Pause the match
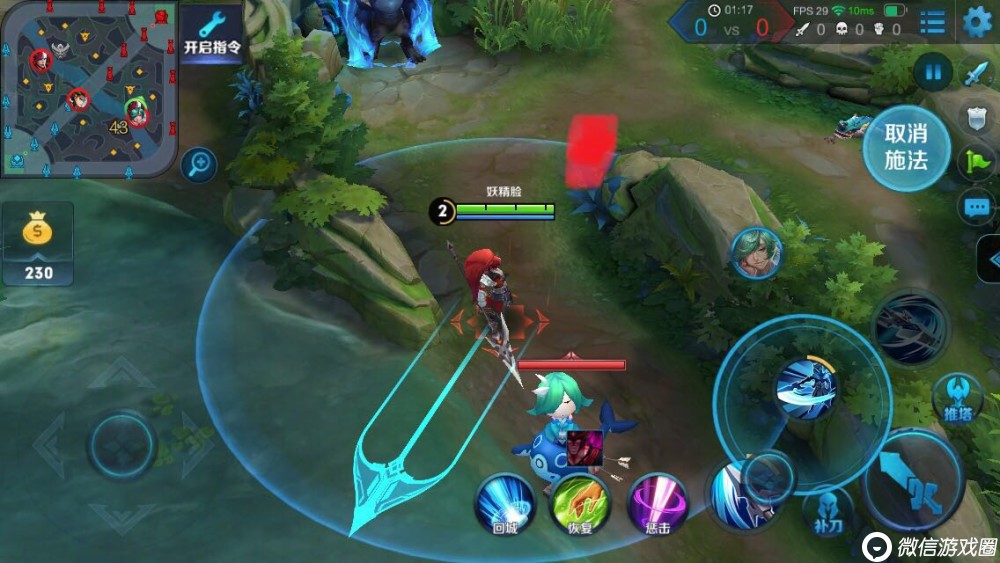The height and width of the screenshot is (563, 1000). [x=932, y=72]
